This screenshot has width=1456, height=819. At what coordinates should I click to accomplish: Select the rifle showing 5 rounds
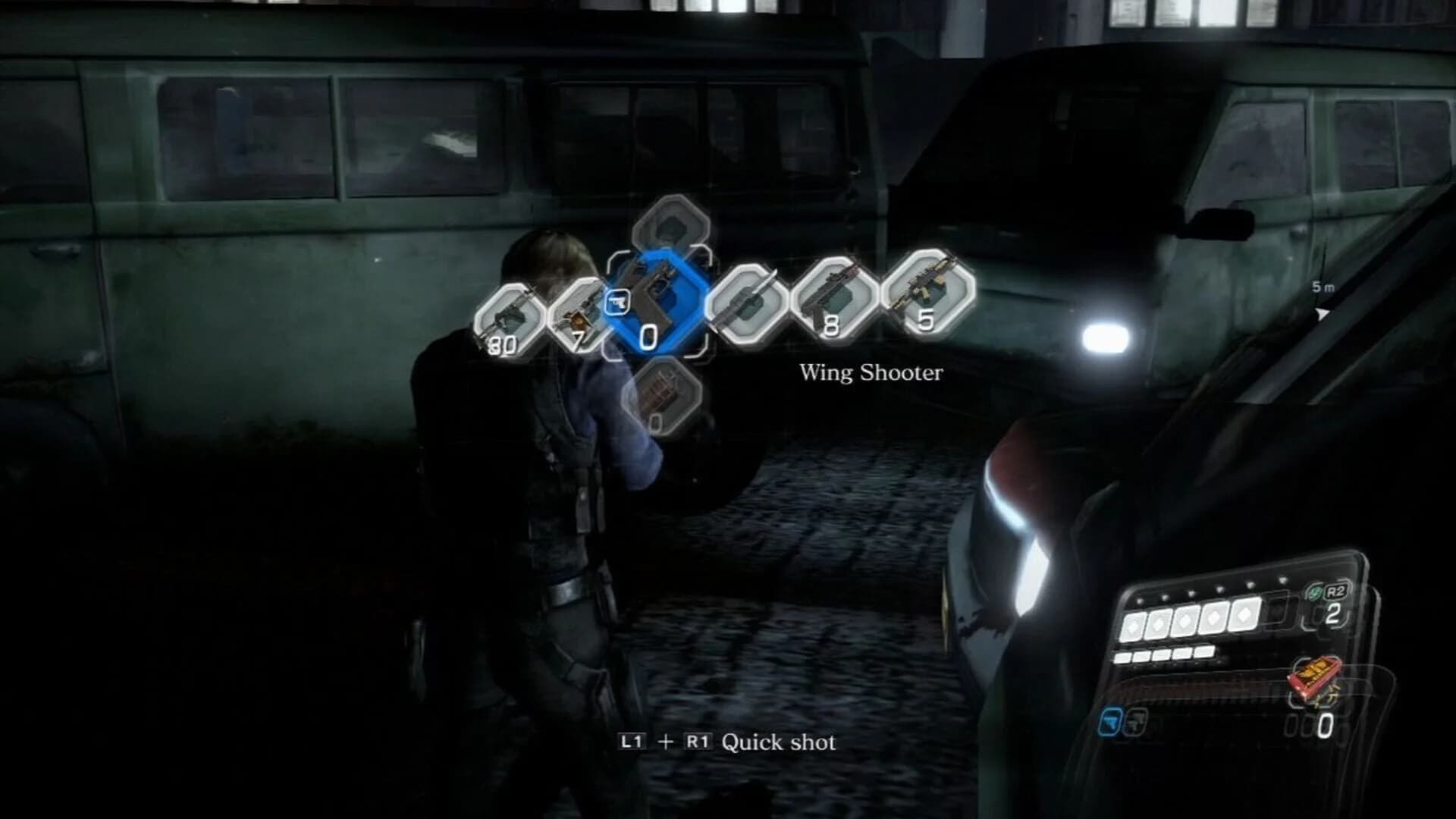coord(920,297)
